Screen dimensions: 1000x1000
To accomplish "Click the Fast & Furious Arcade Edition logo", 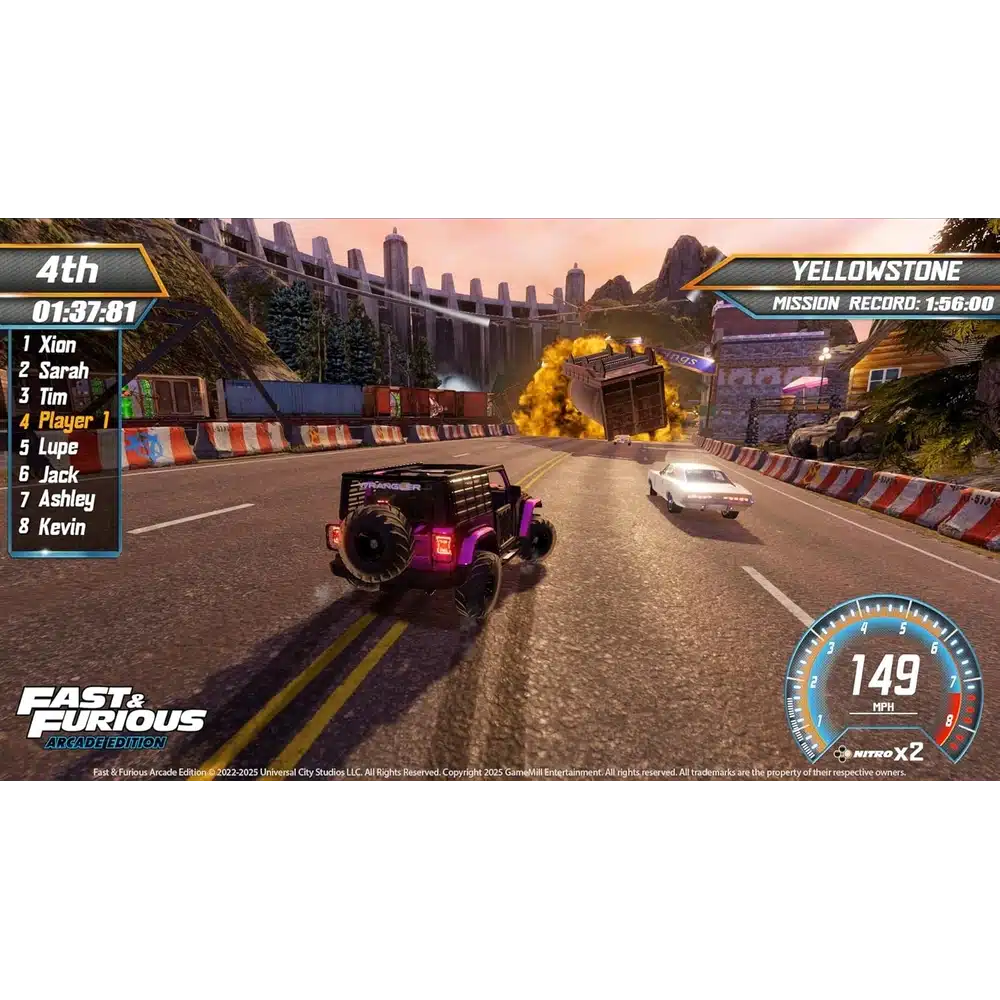I will 110,716.
